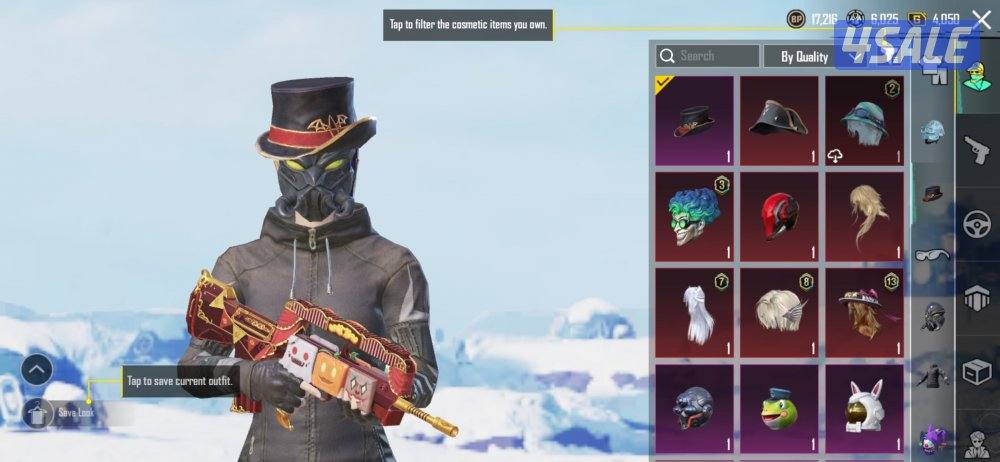The image size is (1000, 462).
Task: Switch to the pistol weapons tab
Action: (x=977, y=152)
